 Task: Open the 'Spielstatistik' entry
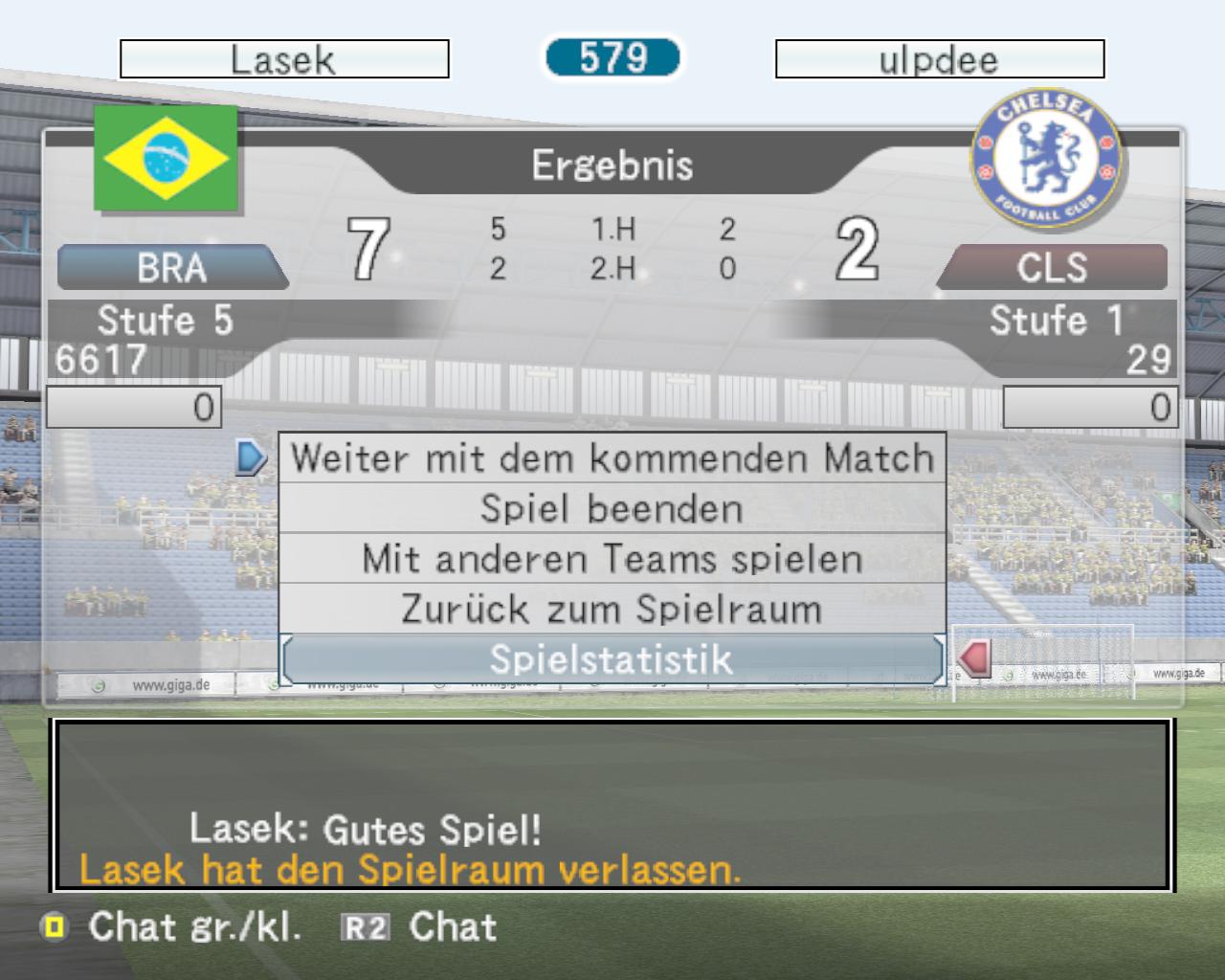[x=612, y=659]
